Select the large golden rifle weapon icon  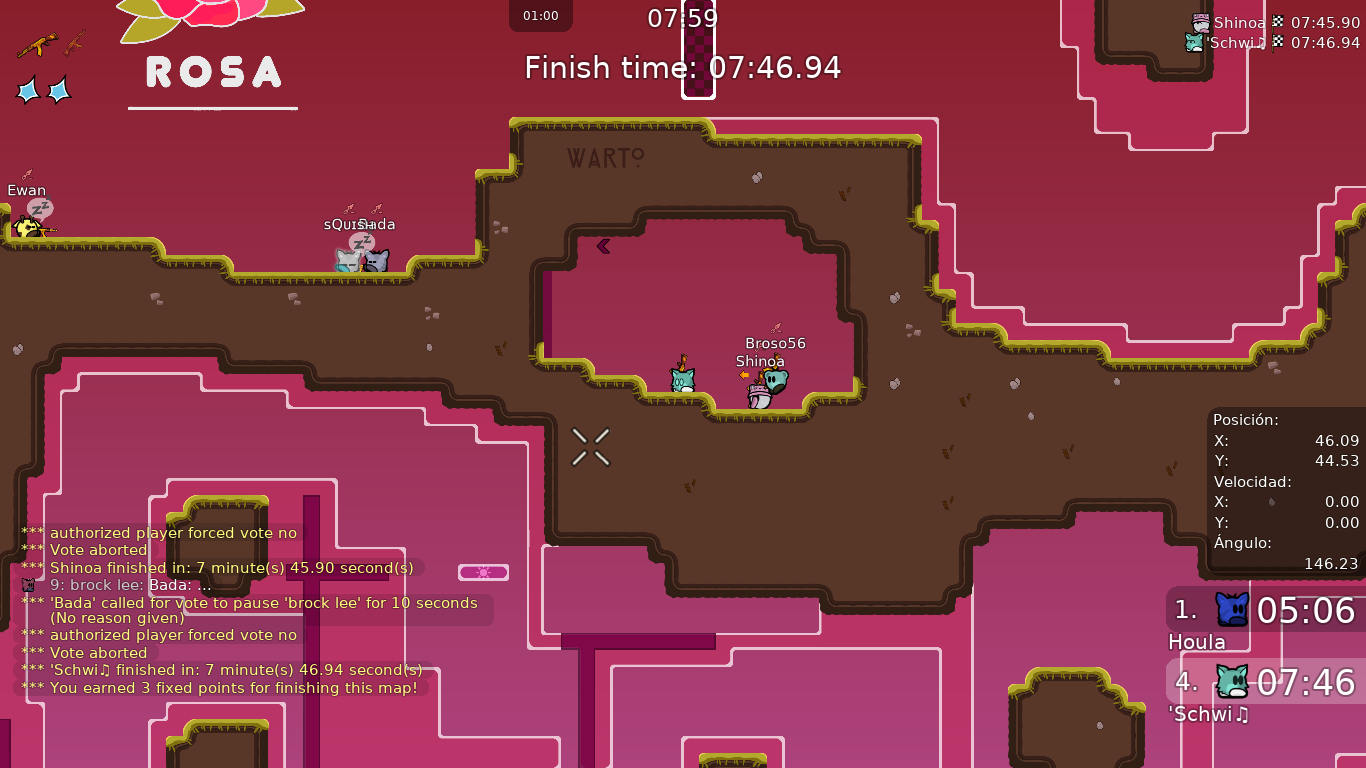[x=37, y=45]
